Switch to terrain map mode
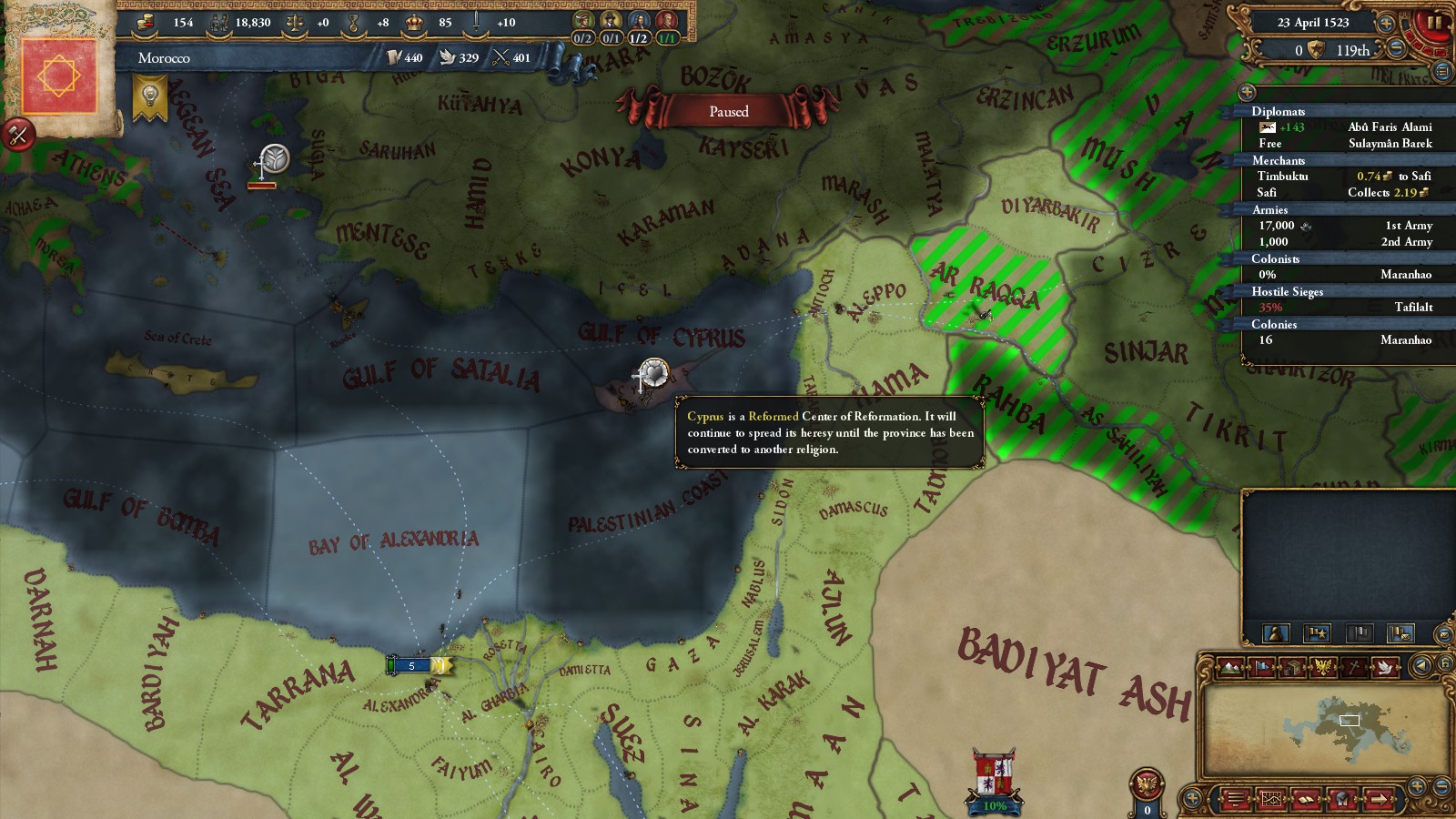The image size is (1456, 819). (x=1229, y=668)
